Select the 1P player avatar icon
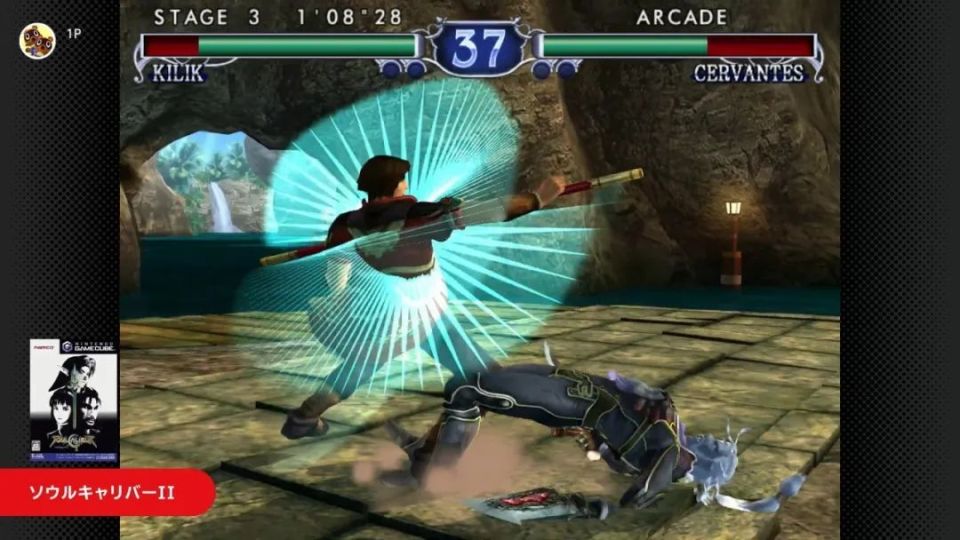Image resolution: width=960 pixels, height=540 pixels. coord(38,41)
